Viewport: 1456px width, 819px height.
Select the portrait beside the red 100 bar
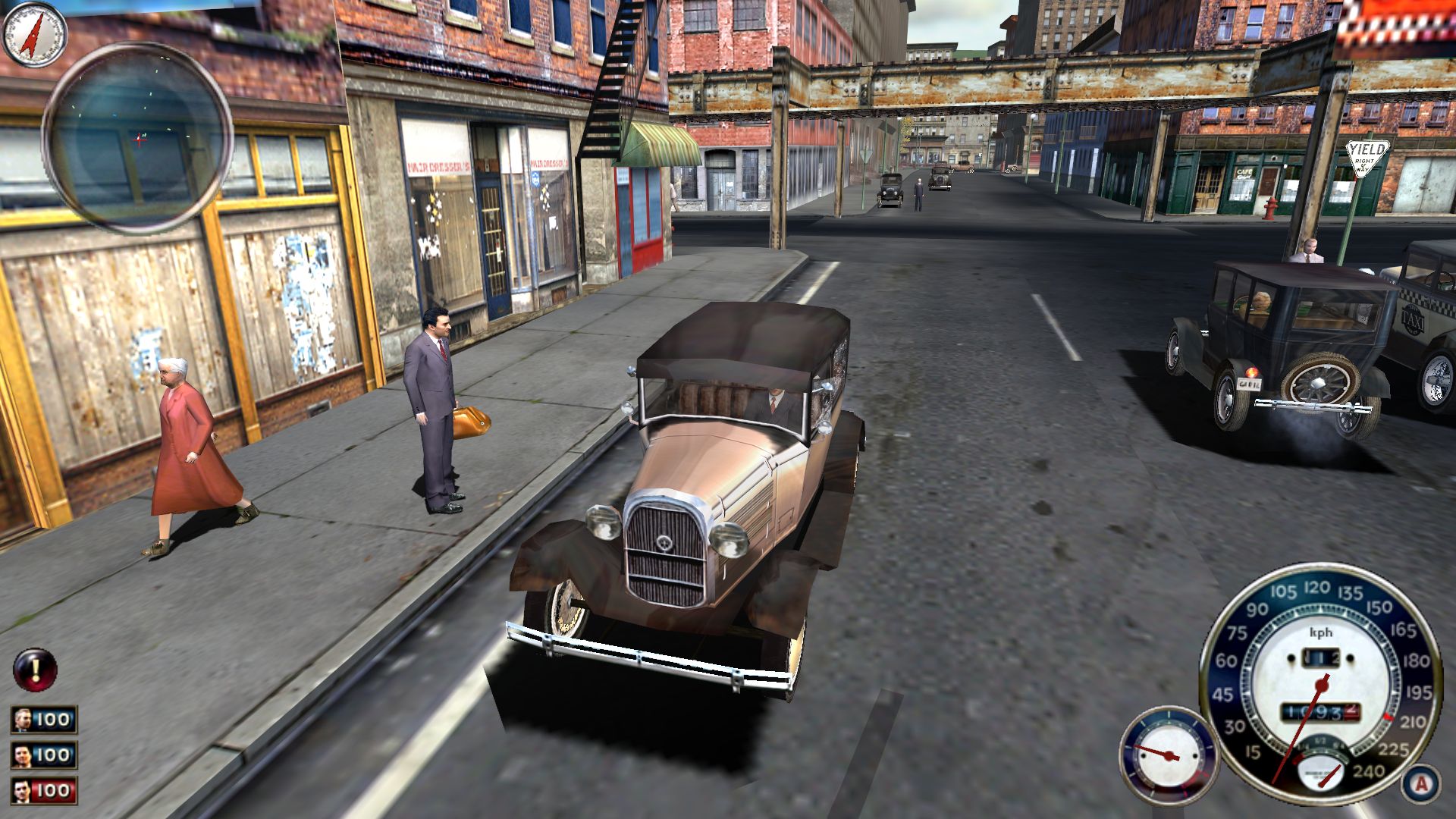pos(21,790)
